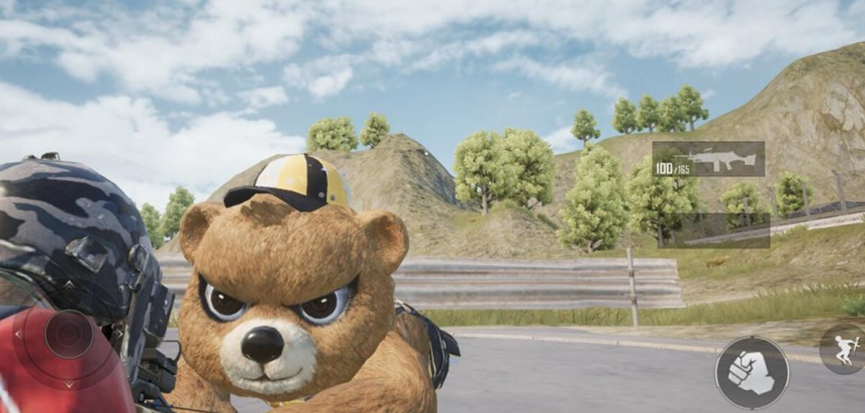This screenshot has width=865, height=413.
Task: Select the empty second weapon slot
Action: 715,230
